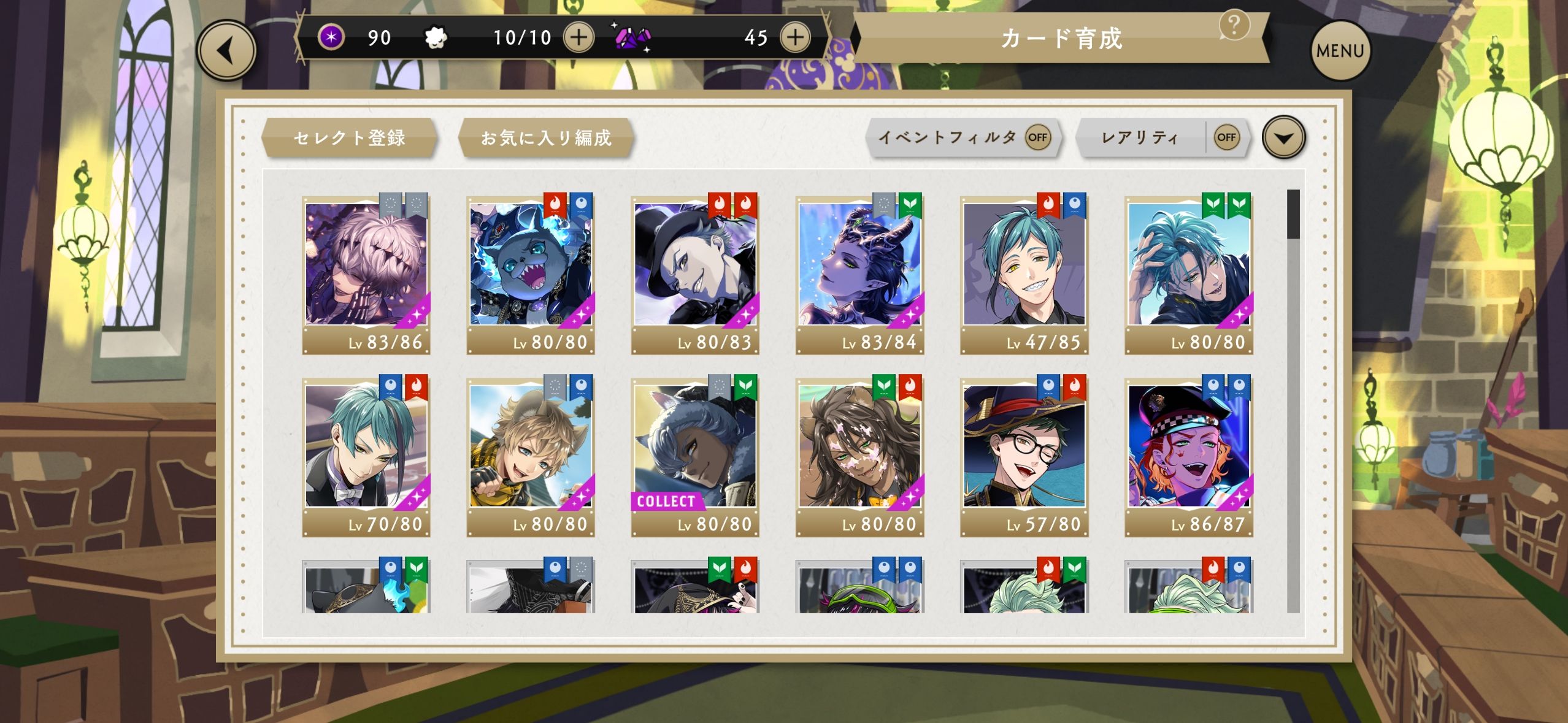Click the セレクト登録 button

tap(350, 137)
